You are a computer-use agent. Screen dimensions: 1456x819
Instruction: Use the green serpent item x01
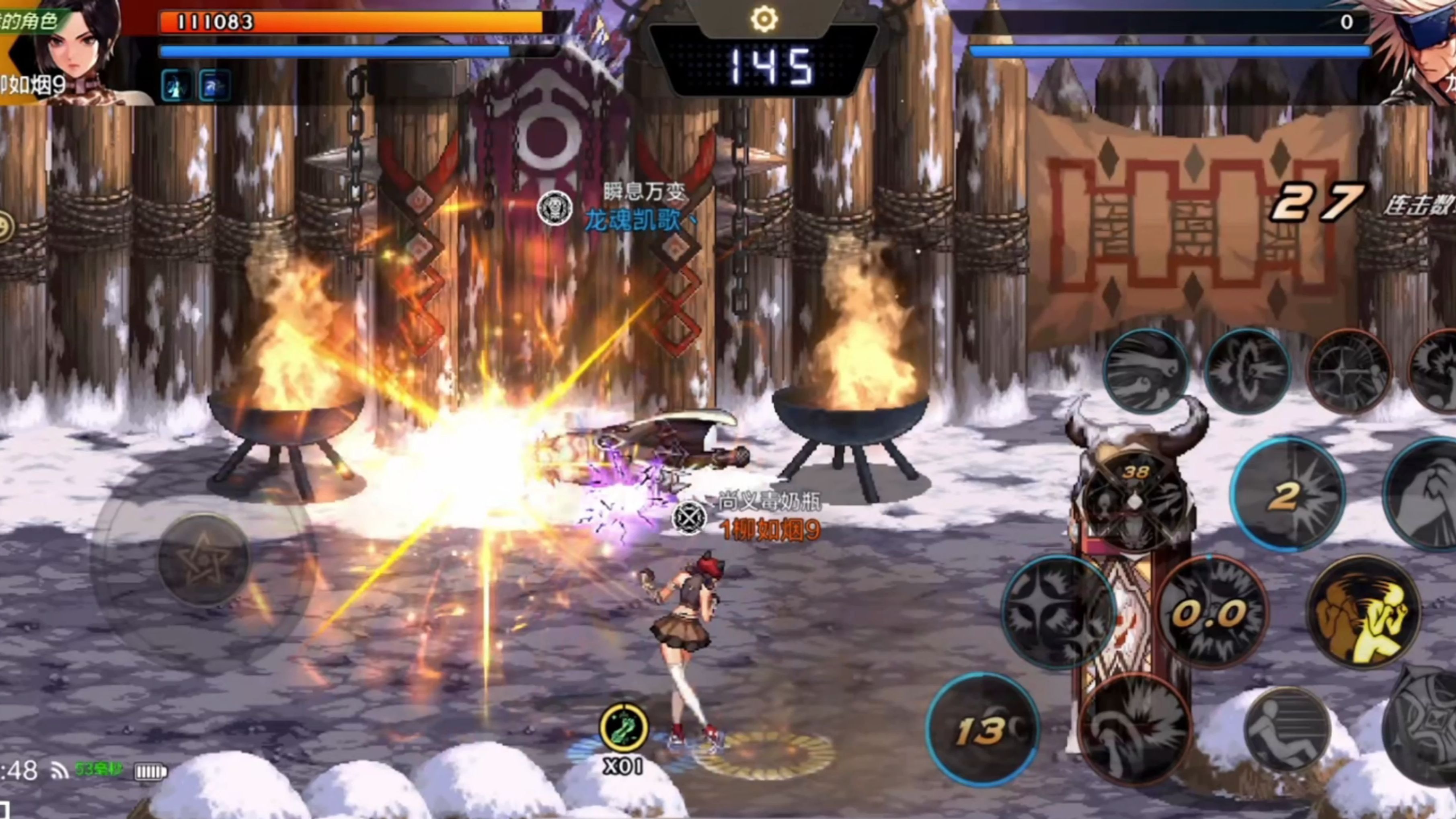[x=623, y=728]
